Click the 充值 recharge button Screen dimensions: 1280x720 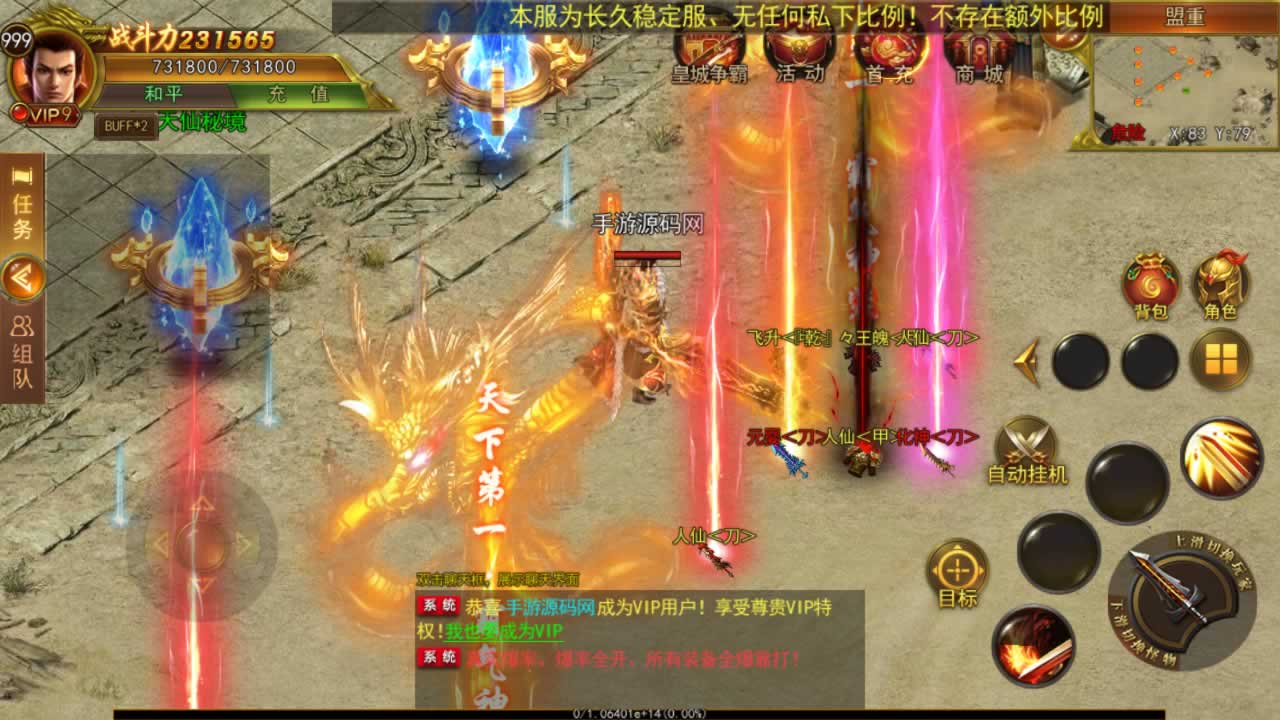pos(298,95)
